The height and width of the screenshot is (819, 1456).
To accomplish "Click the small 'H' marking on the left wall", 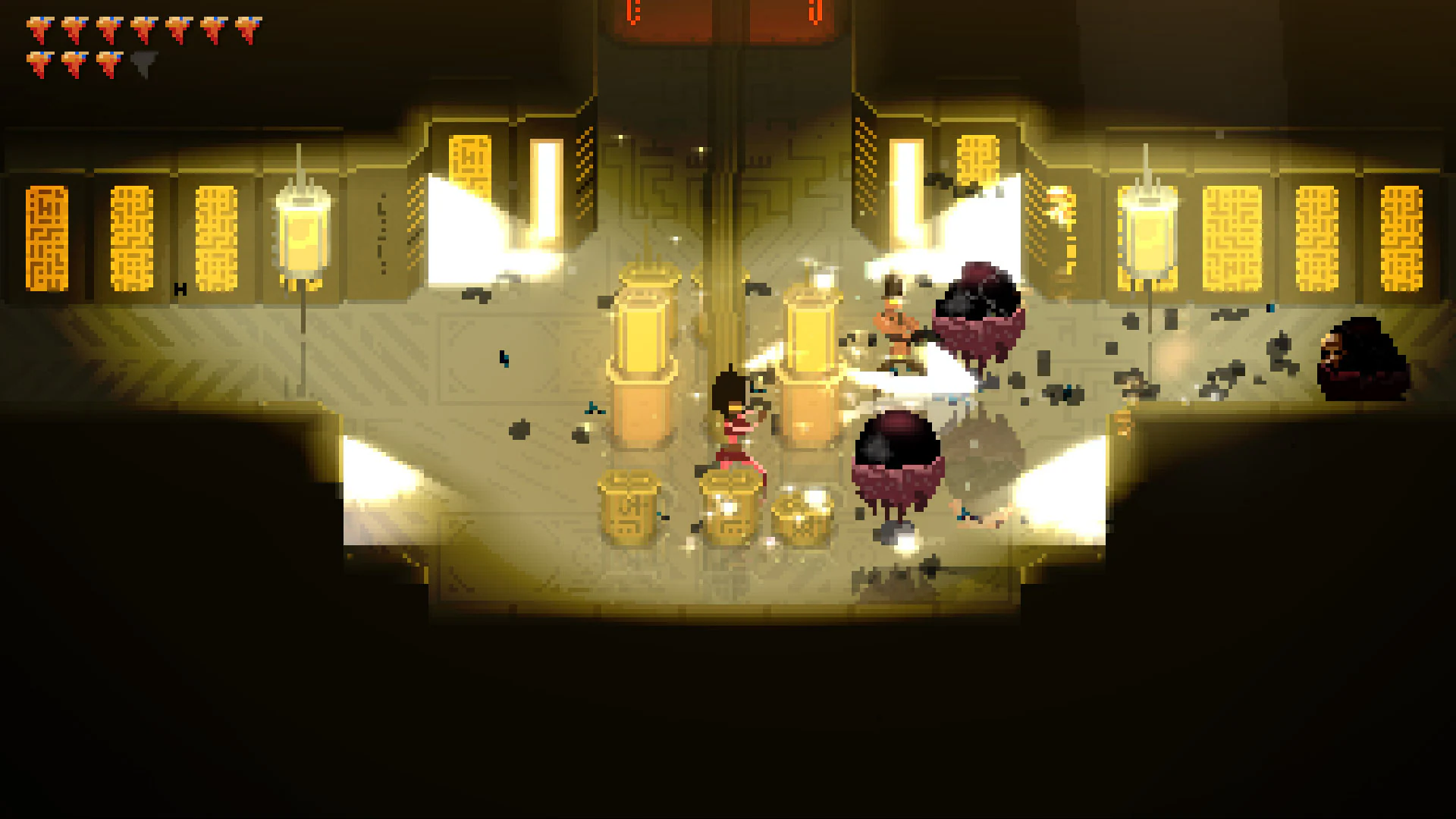I will click(x=180, y=288).
